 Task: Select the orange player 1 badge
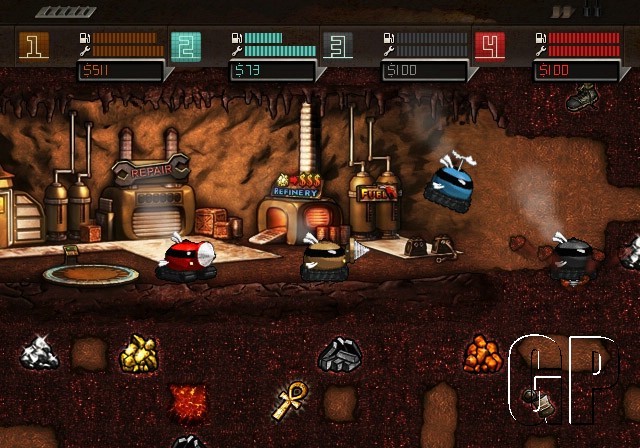[x=33, y=45]
